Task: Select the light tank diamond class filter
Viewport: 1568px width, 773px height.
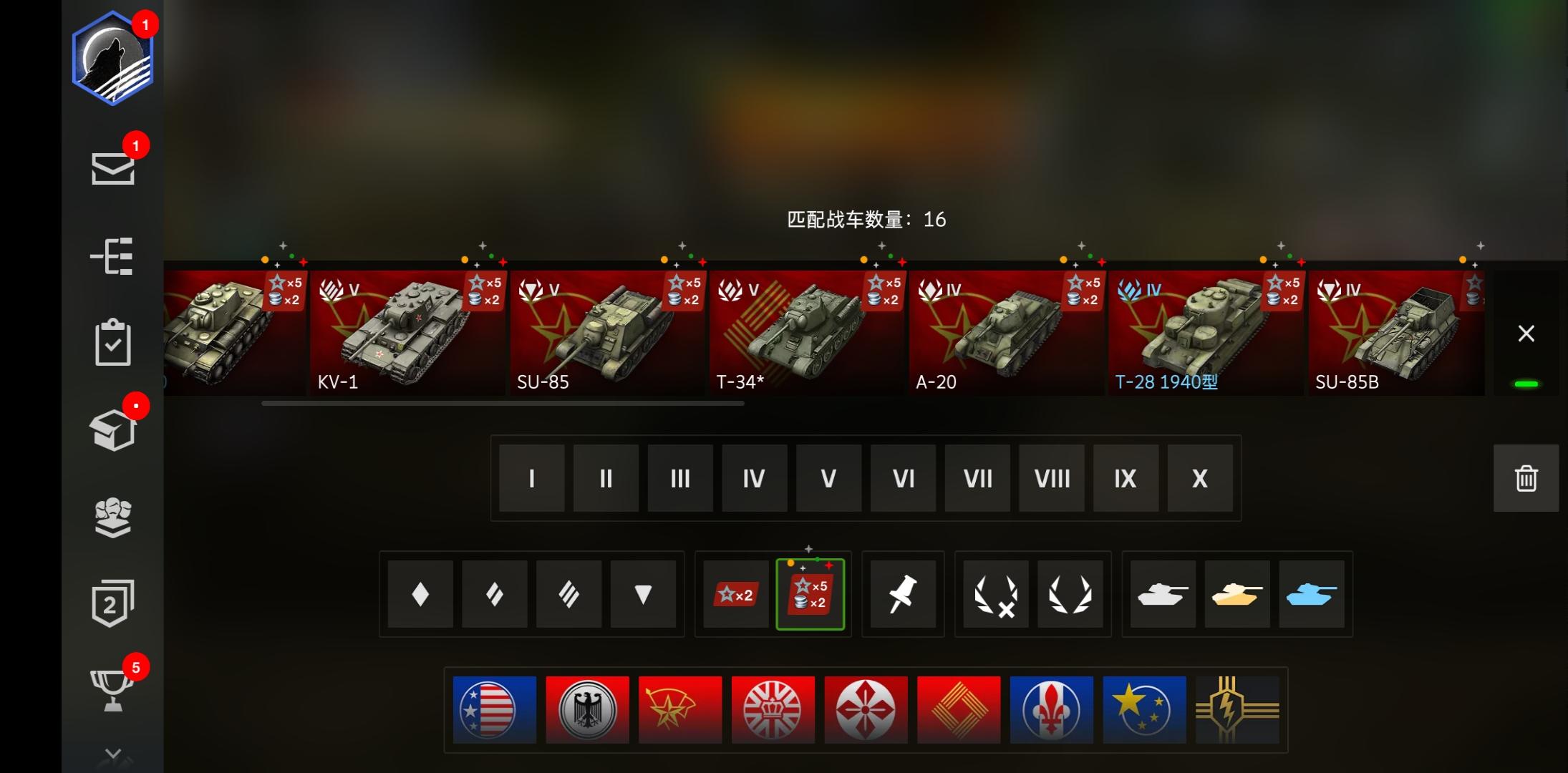Action: tap(420, 594)
